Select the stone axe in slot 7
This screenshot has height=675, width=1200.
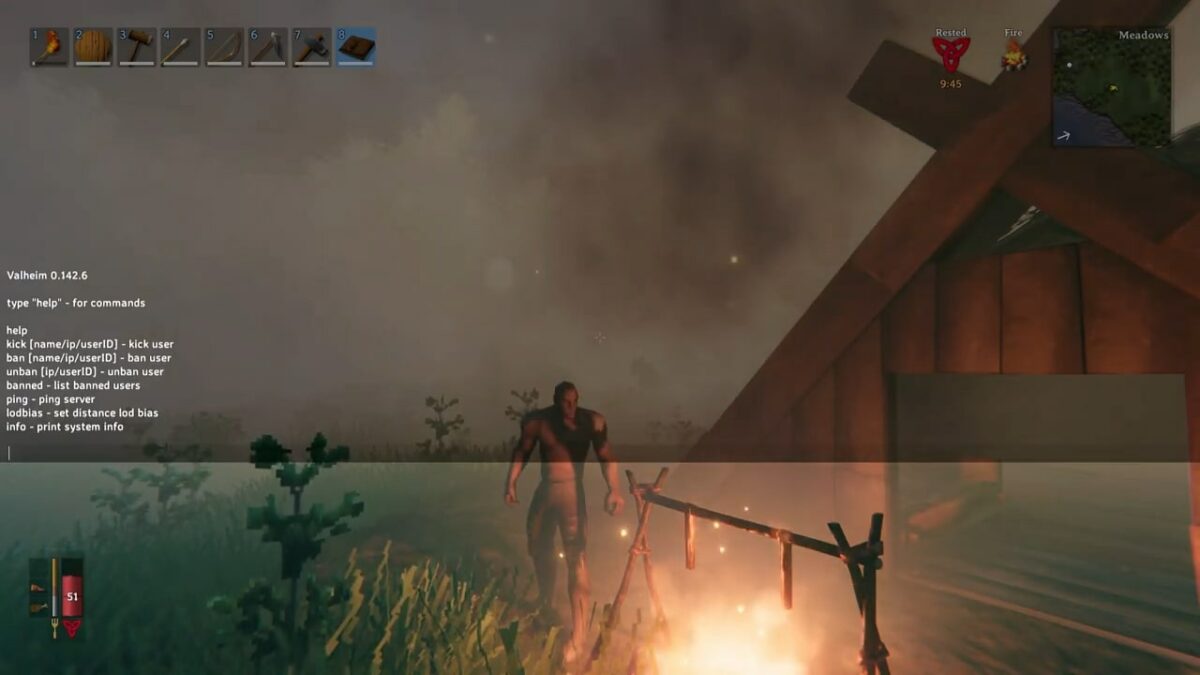click(x=312, y=47)
